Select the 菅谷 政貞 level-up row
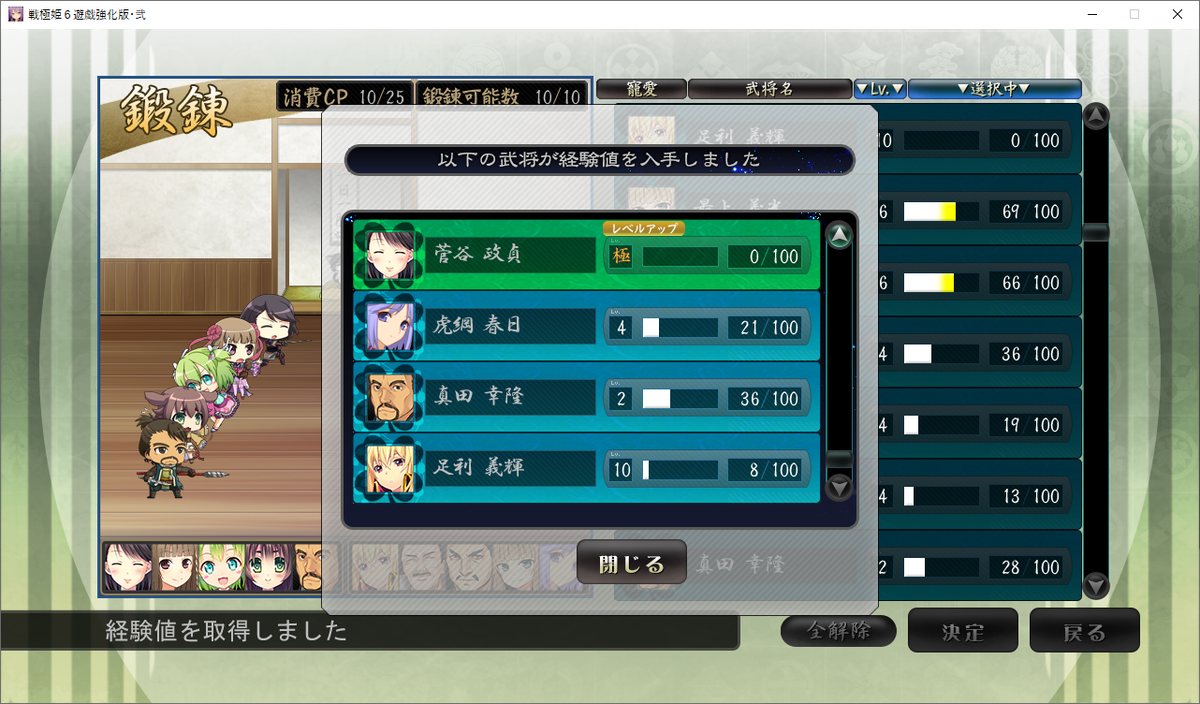Screen dimensions: 1200x704 pyautogui.click(x=586, y=256)
